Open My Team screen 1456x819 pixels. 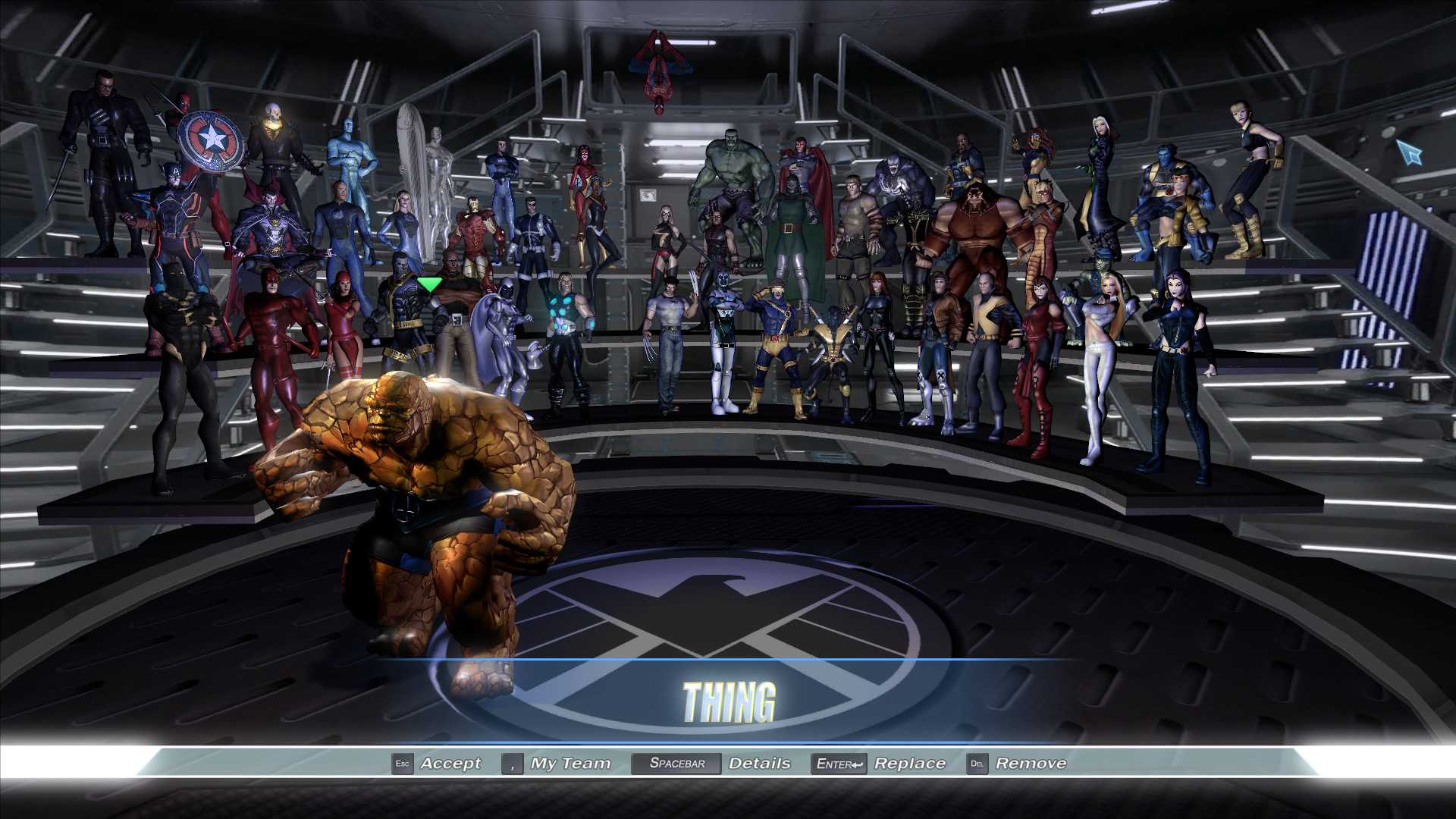(x=570, y=763)
